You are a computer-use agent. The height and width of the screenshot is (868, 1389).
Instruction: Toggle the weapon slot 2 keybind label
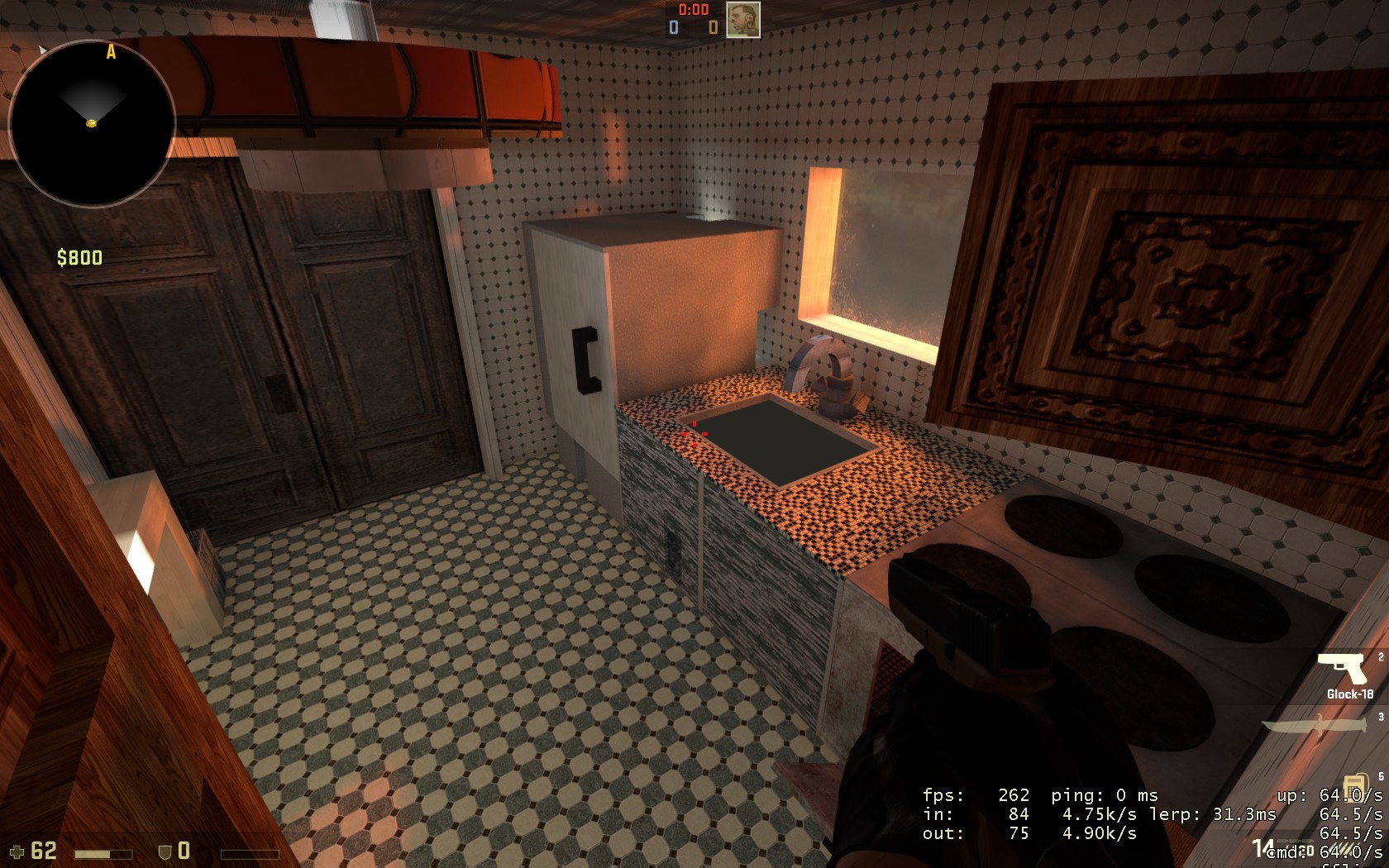coord(1380,656)
